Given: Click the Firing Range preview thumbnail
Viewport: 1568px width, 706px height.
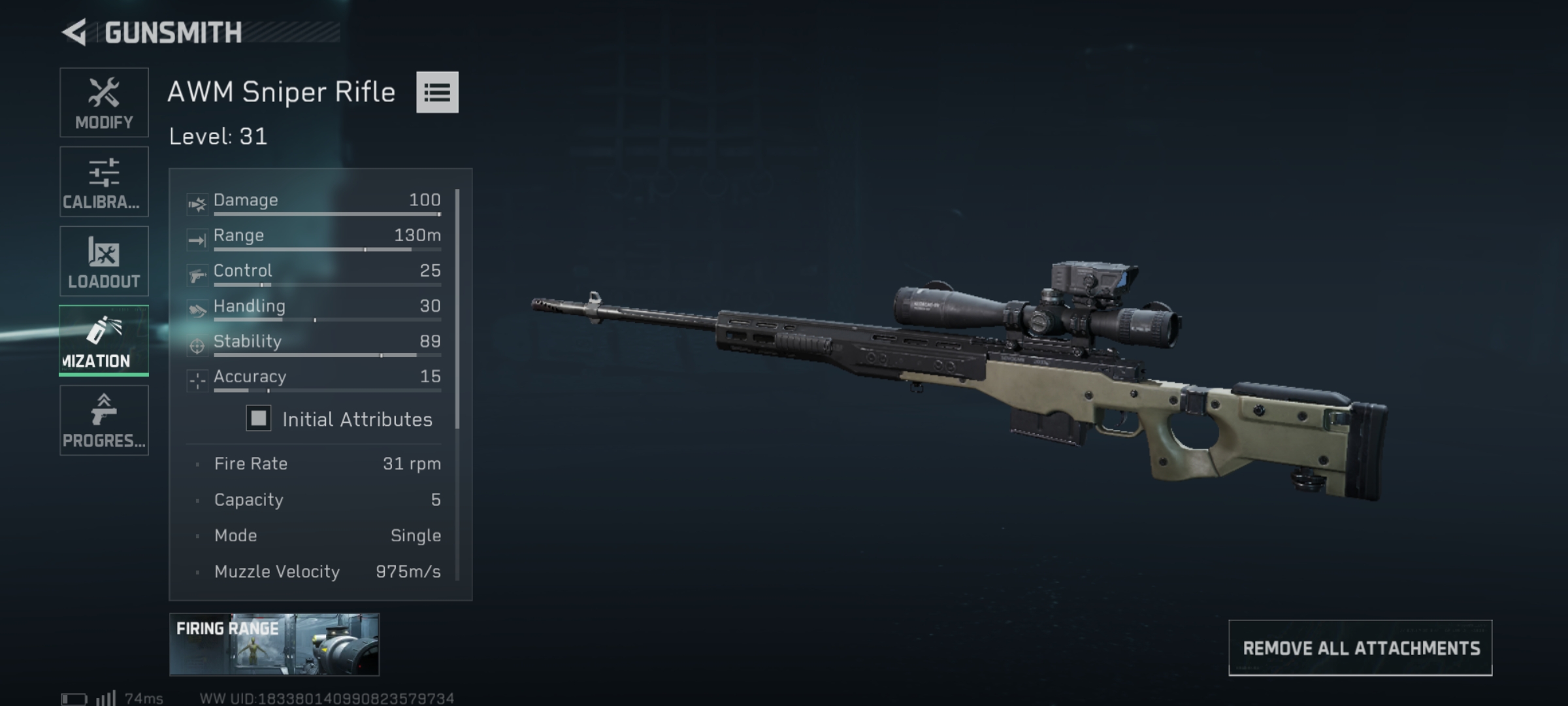Looking at the screenshot, I should (273, 644).
